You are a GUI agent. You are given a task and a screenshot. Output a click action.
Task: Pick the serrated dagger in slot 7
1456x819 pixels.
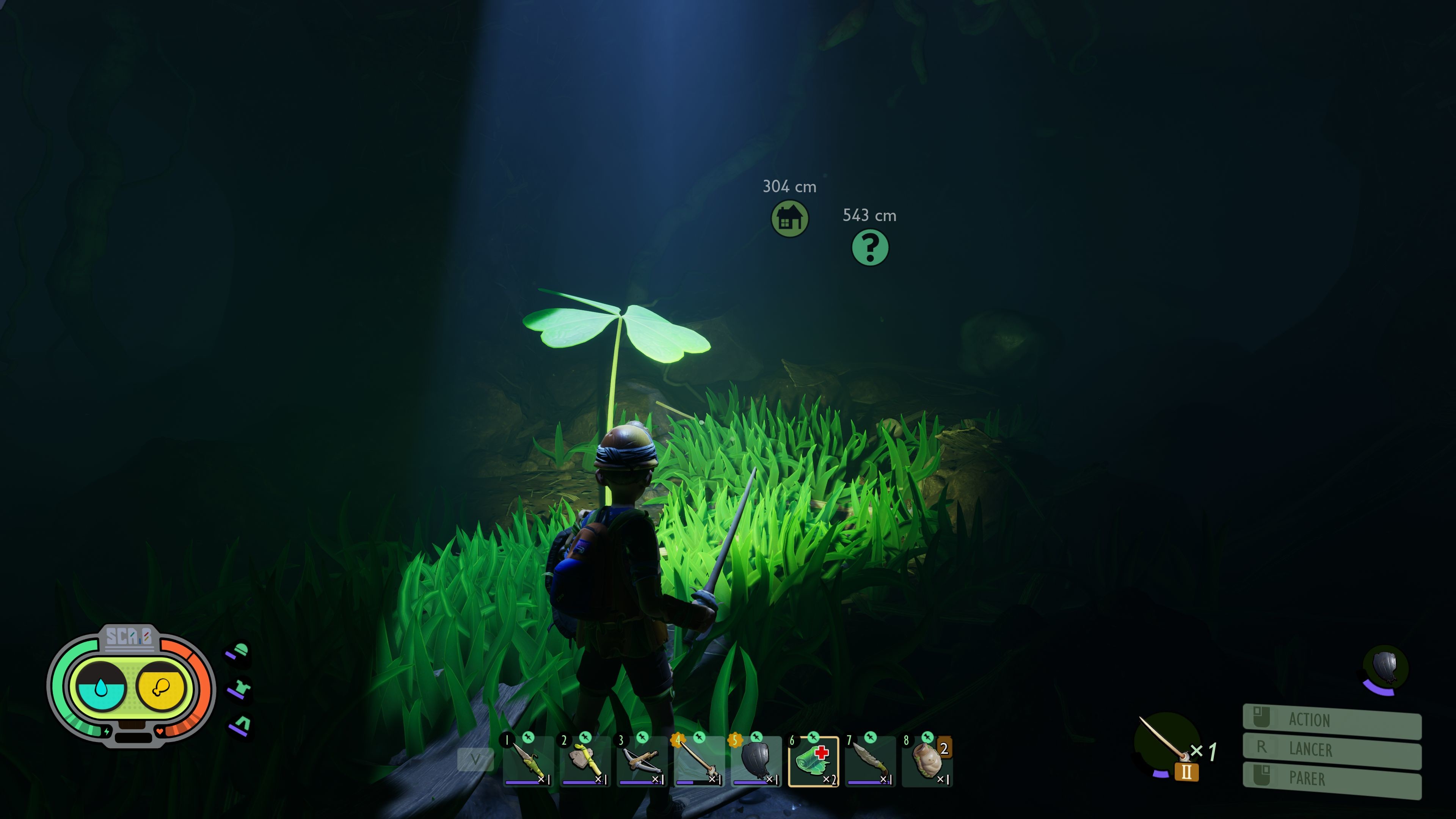pos(871,761)
